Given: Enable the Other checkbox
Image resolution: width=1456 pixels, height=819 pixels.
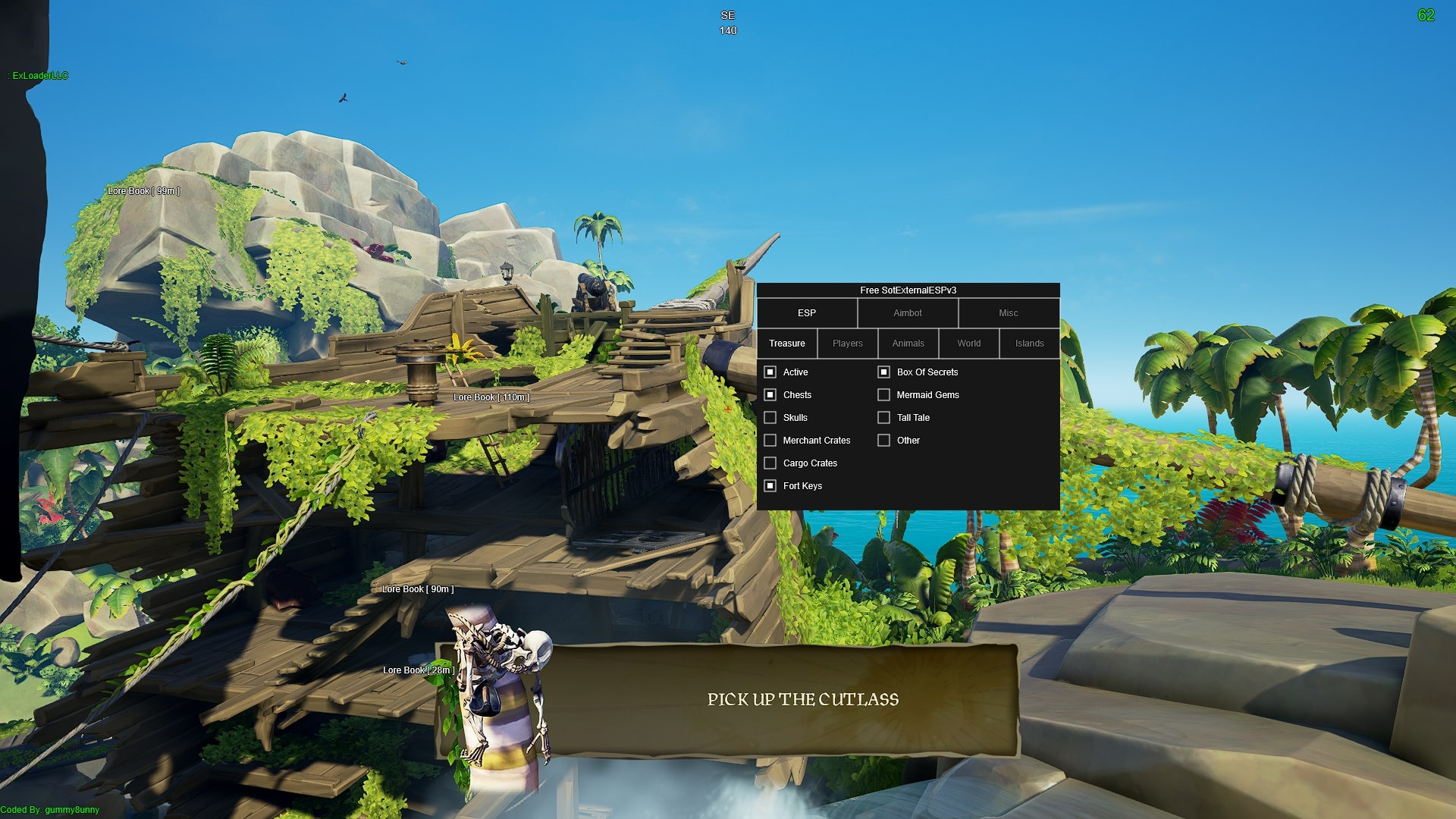Looking at the screenshot, I should [x=883, y=440].
